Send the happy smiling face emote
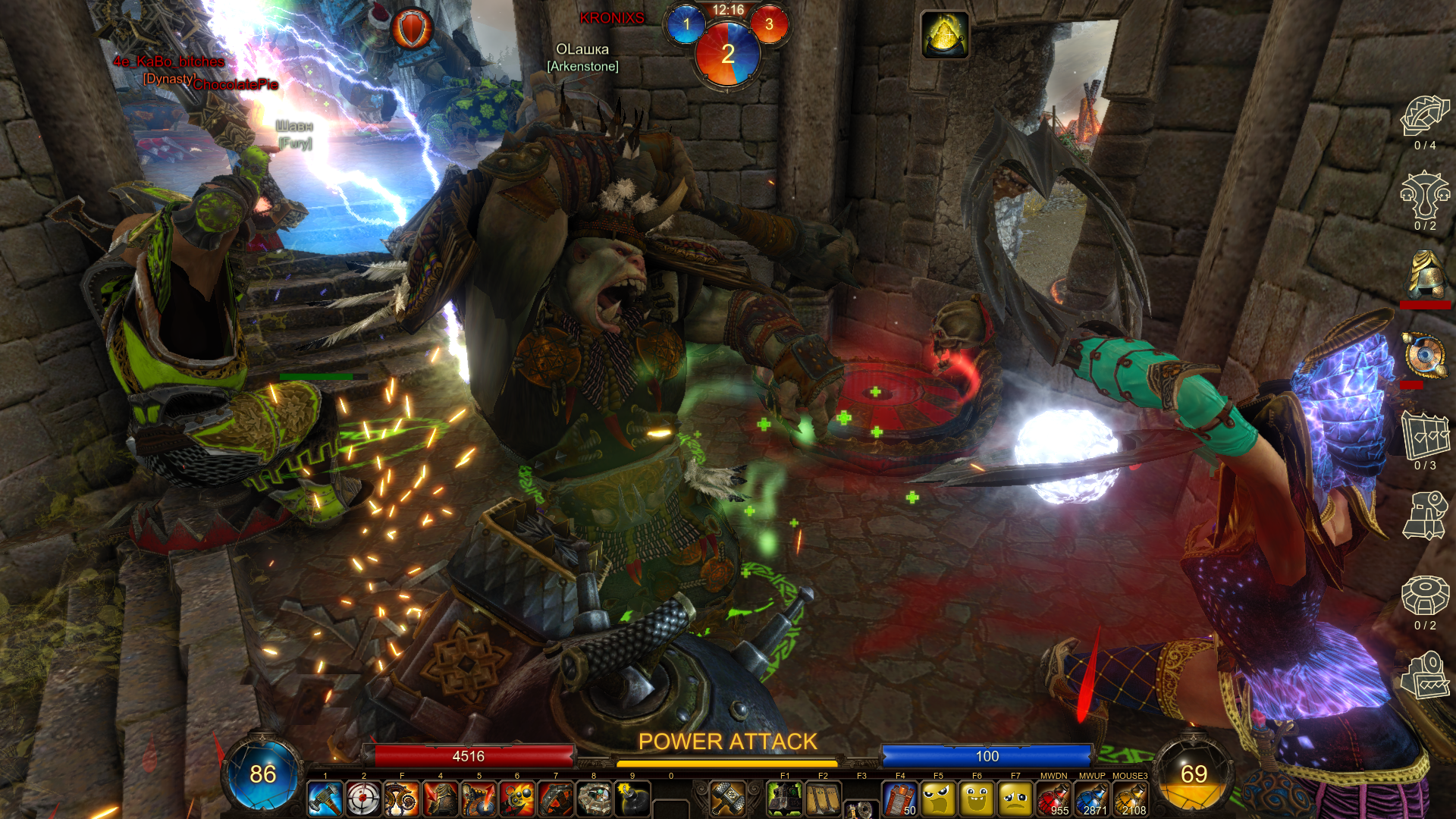Screen dimensions: 1456x819 977,799
